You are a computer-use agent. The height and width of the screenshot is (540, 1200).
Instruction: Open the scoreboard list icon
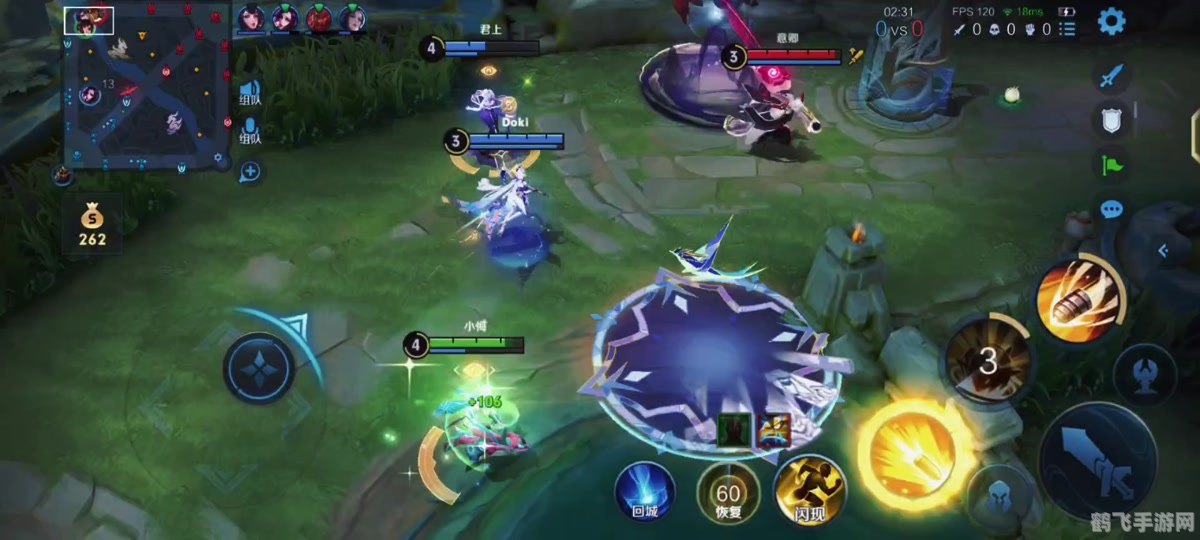tap(1069, 30)
